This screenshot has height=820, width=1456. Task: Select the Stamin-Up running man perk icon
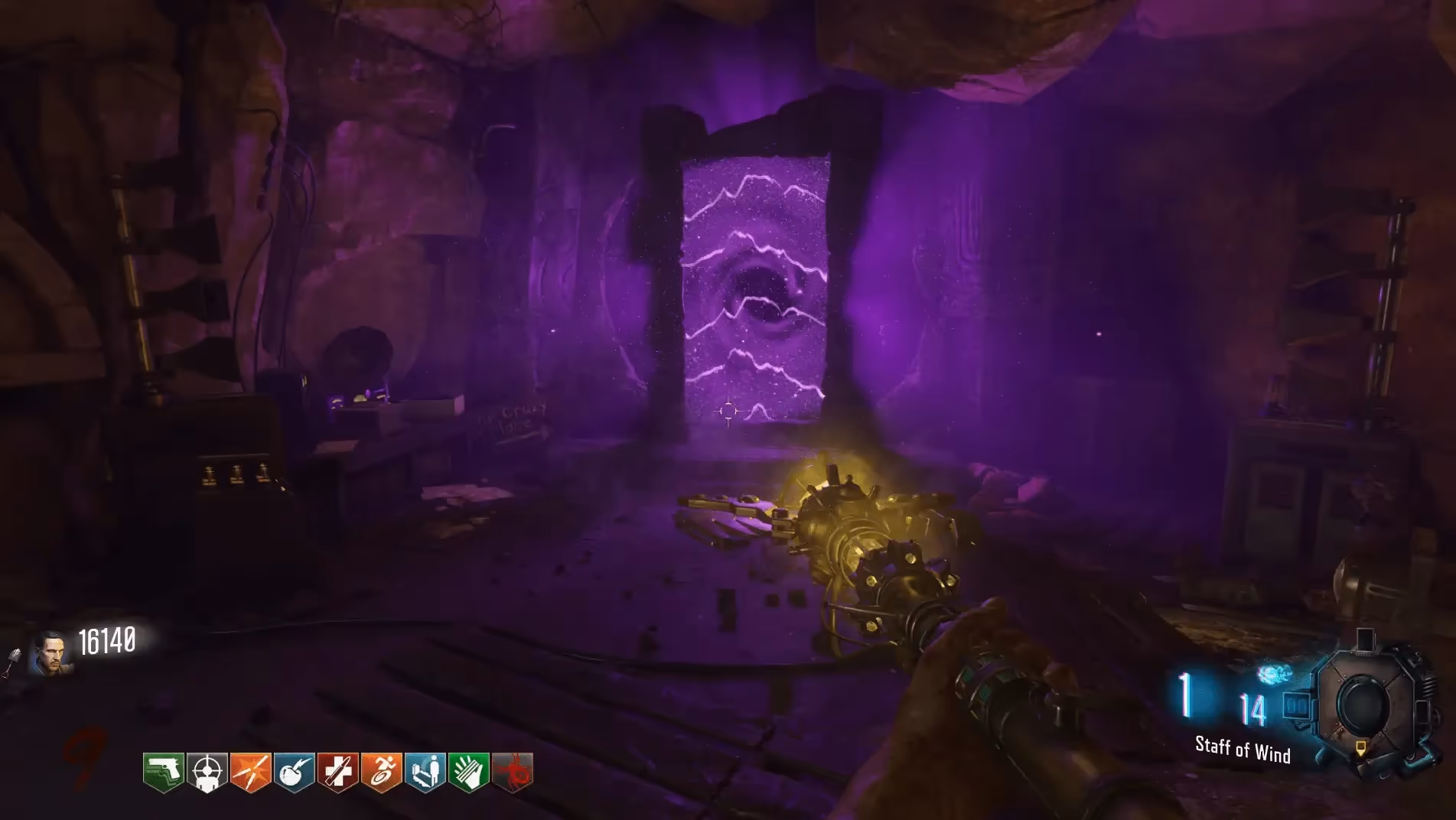point(382,772)
